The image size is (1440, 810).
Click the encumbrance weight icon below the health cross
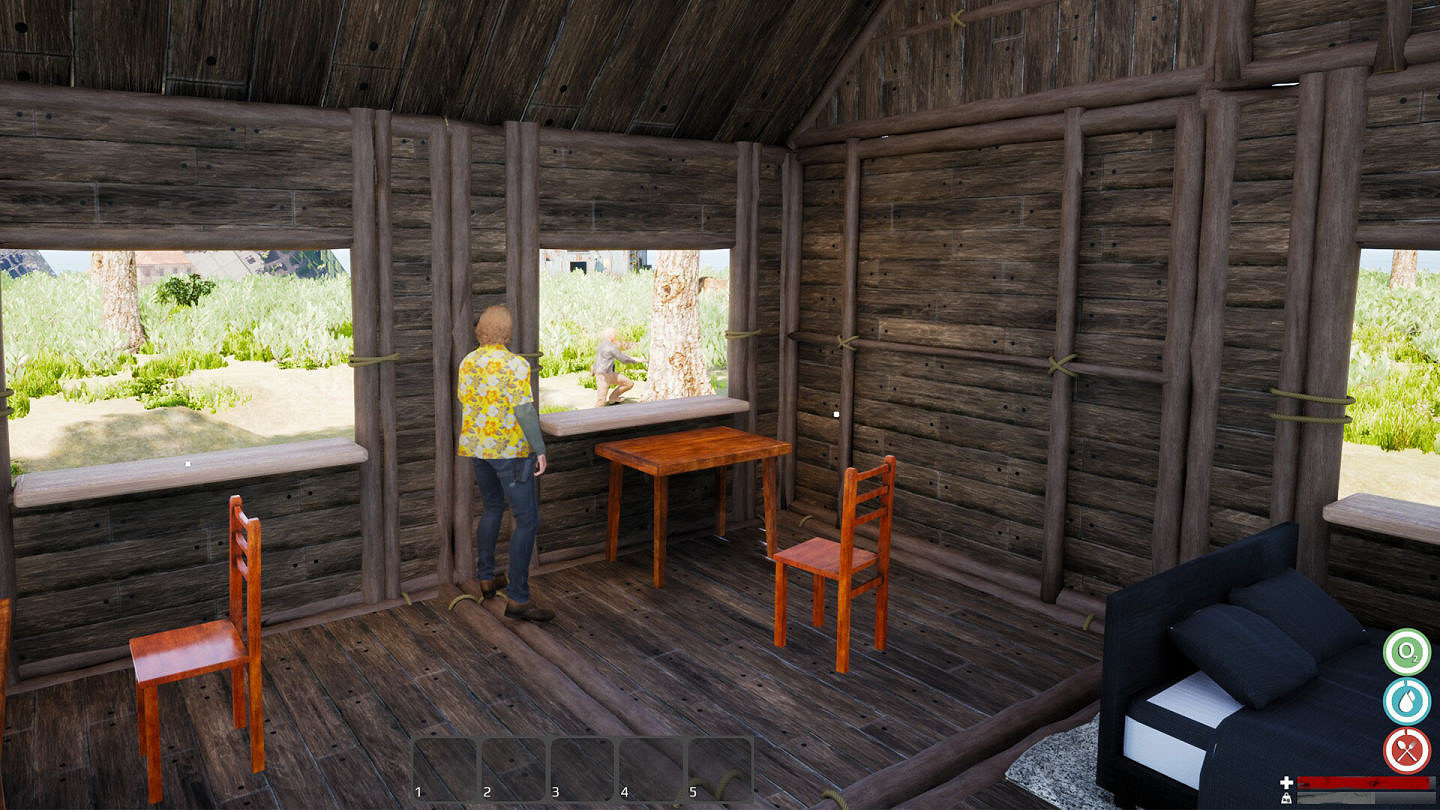(x=1286, y=797)
